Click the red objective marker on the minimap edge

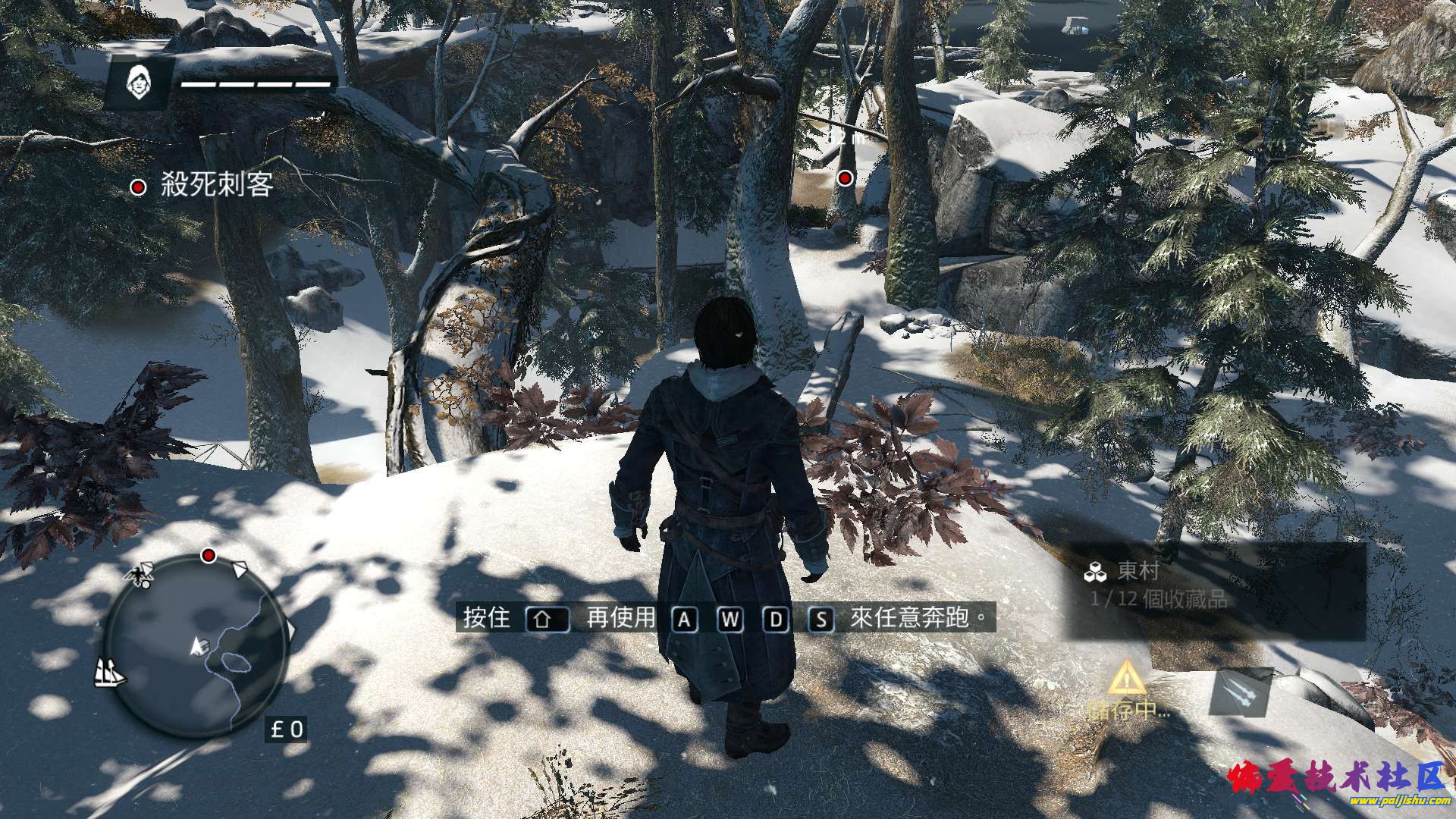209,556
